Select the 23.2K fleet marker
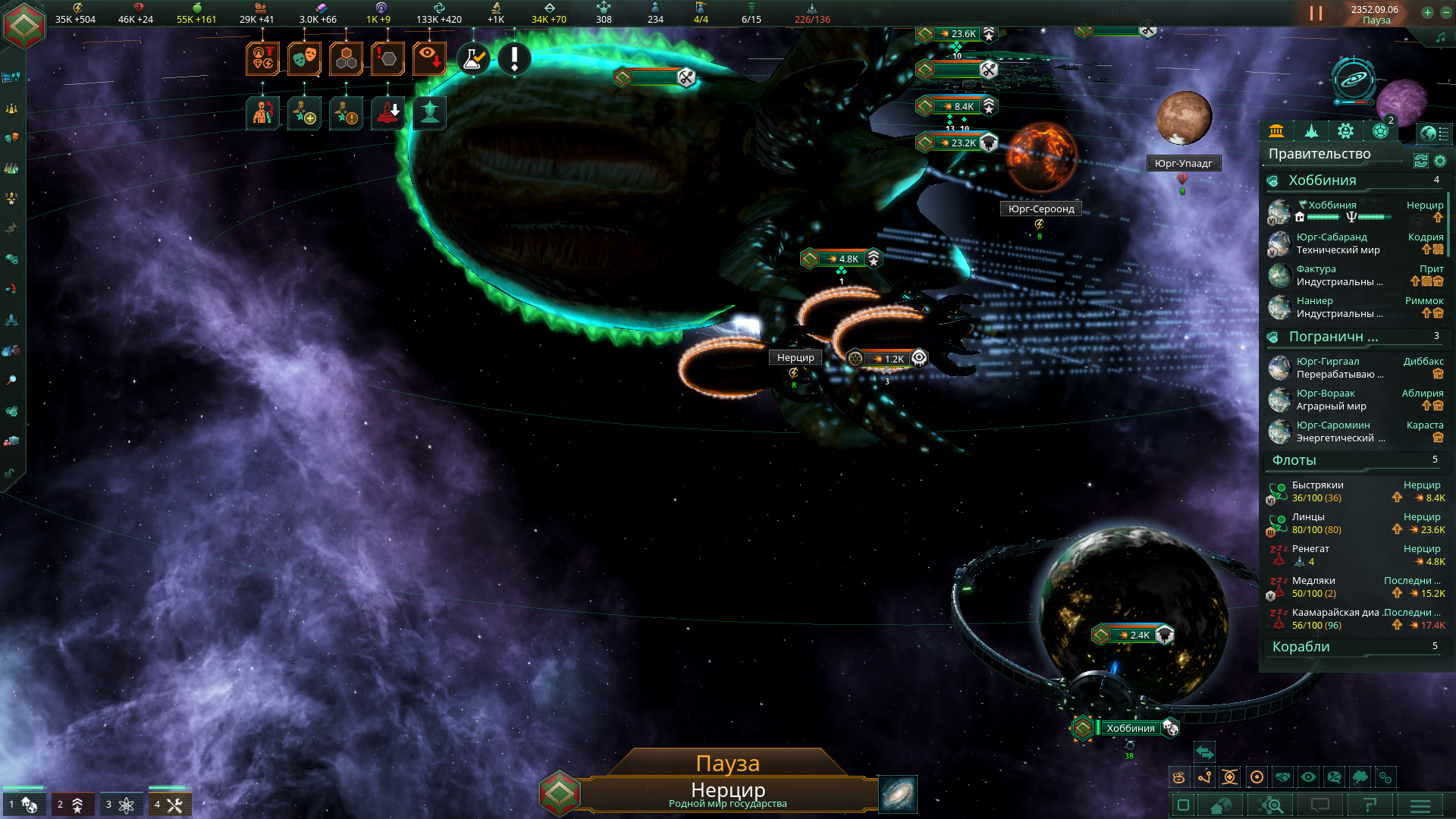The image size is (1456, 819). (959, 143)
